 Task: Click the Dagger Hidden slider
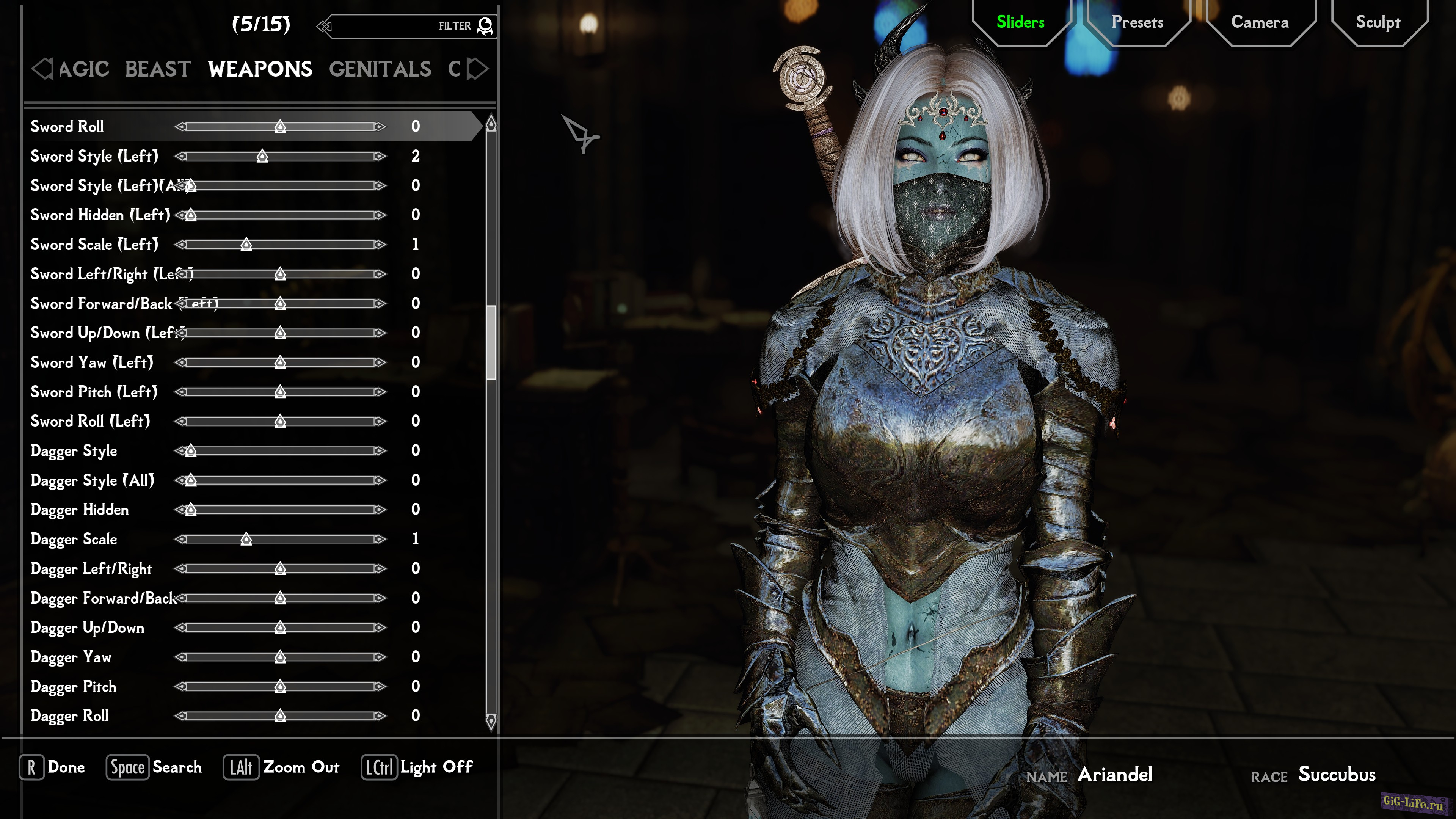(x=282, y=510)
